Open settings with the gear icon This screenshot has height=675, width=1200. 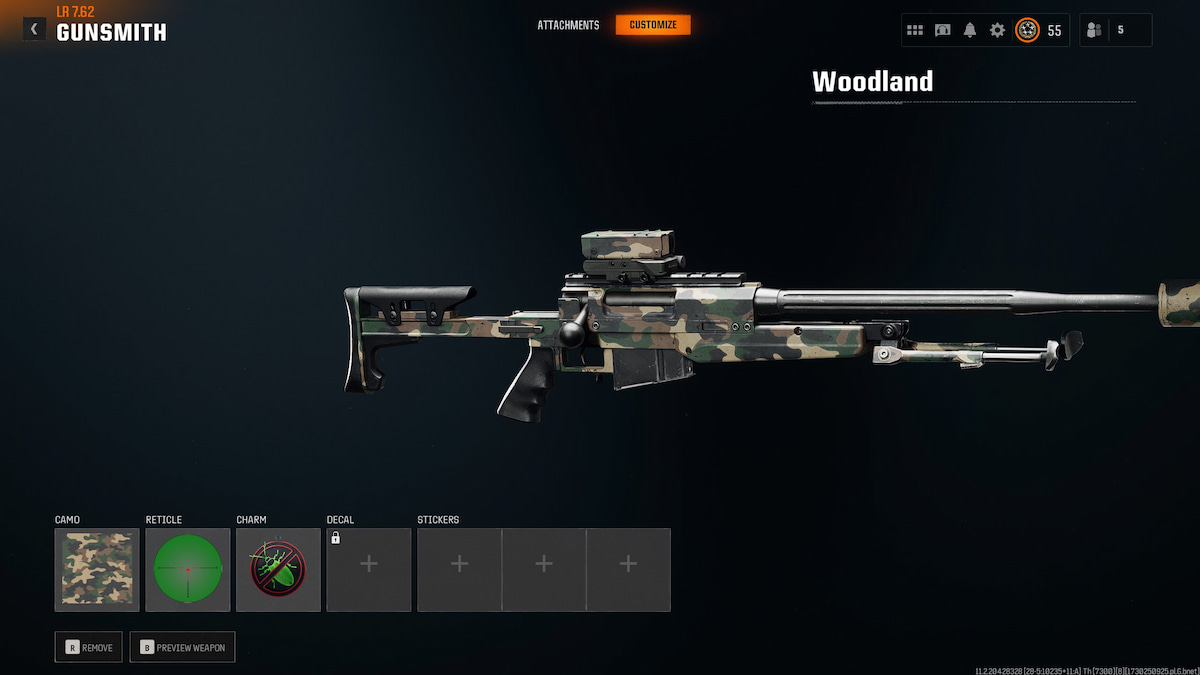click(997, 30)
